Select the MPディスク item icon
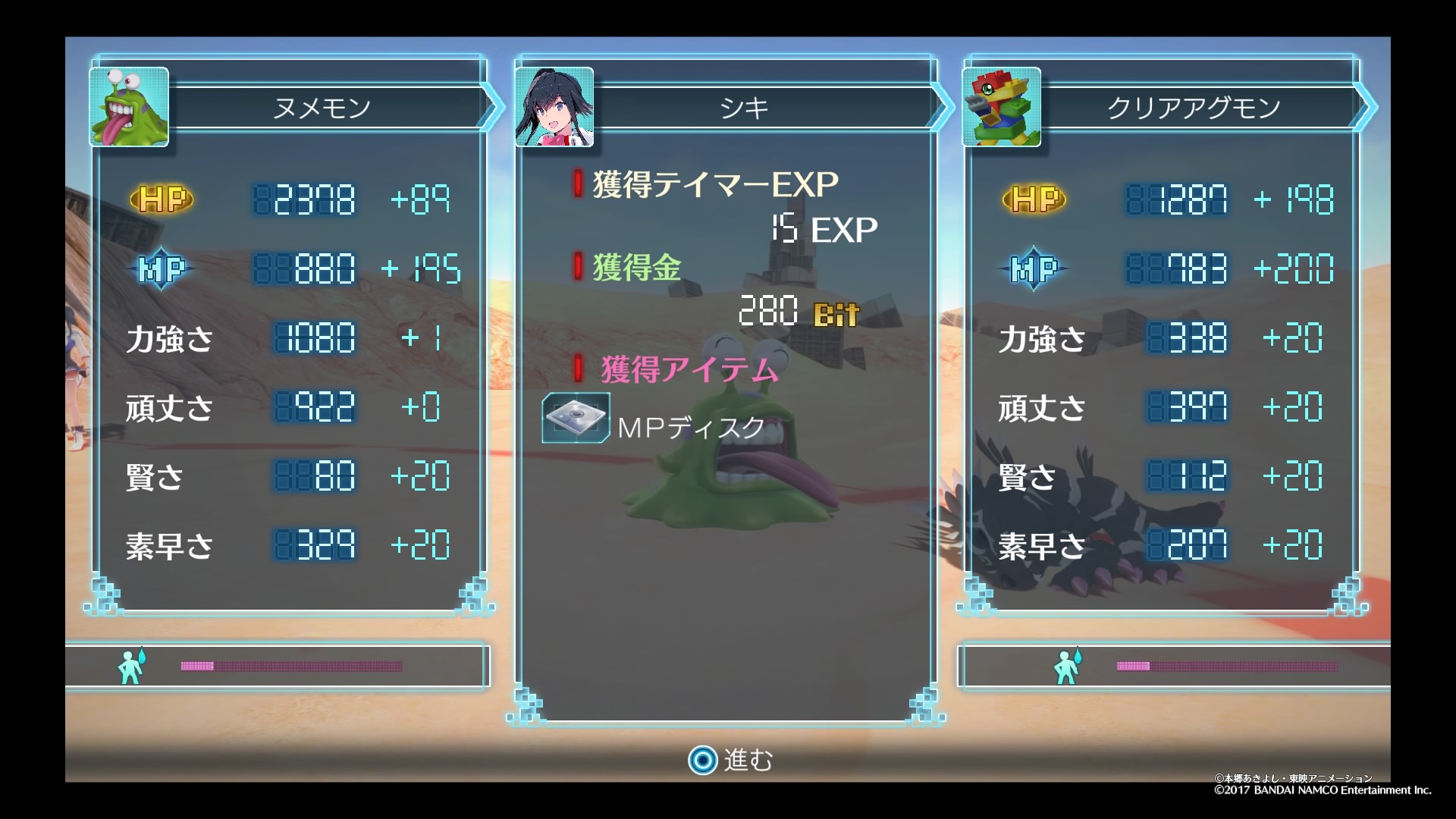The width and height of the screenshot is (1456, 819). click(576, 418)
